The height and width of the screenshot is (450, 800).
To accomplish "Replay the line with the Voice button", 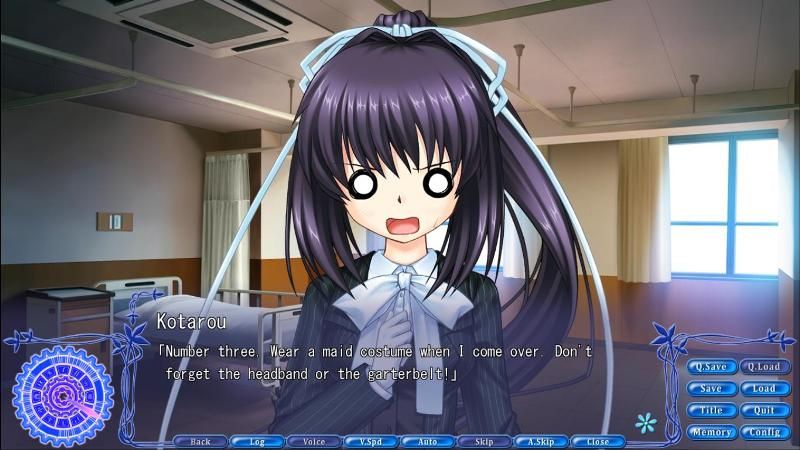I will point(314,441).
